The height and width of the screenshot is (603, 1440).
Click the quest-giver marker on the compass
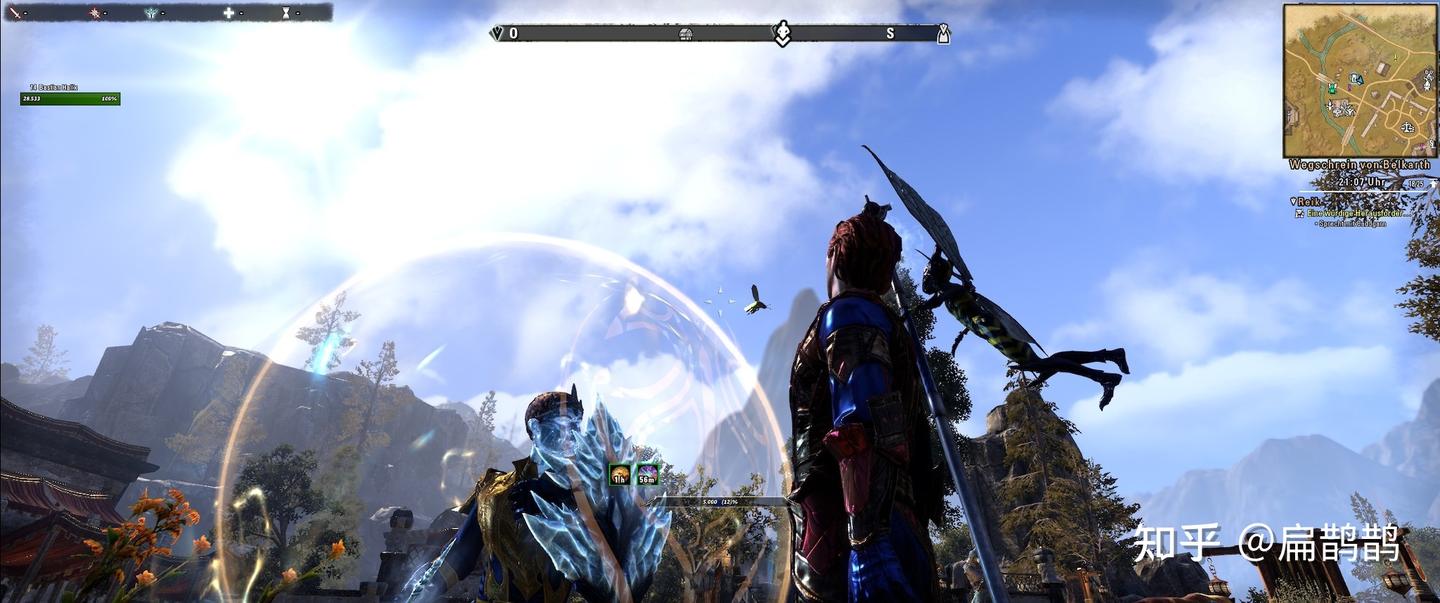[782, 33]
